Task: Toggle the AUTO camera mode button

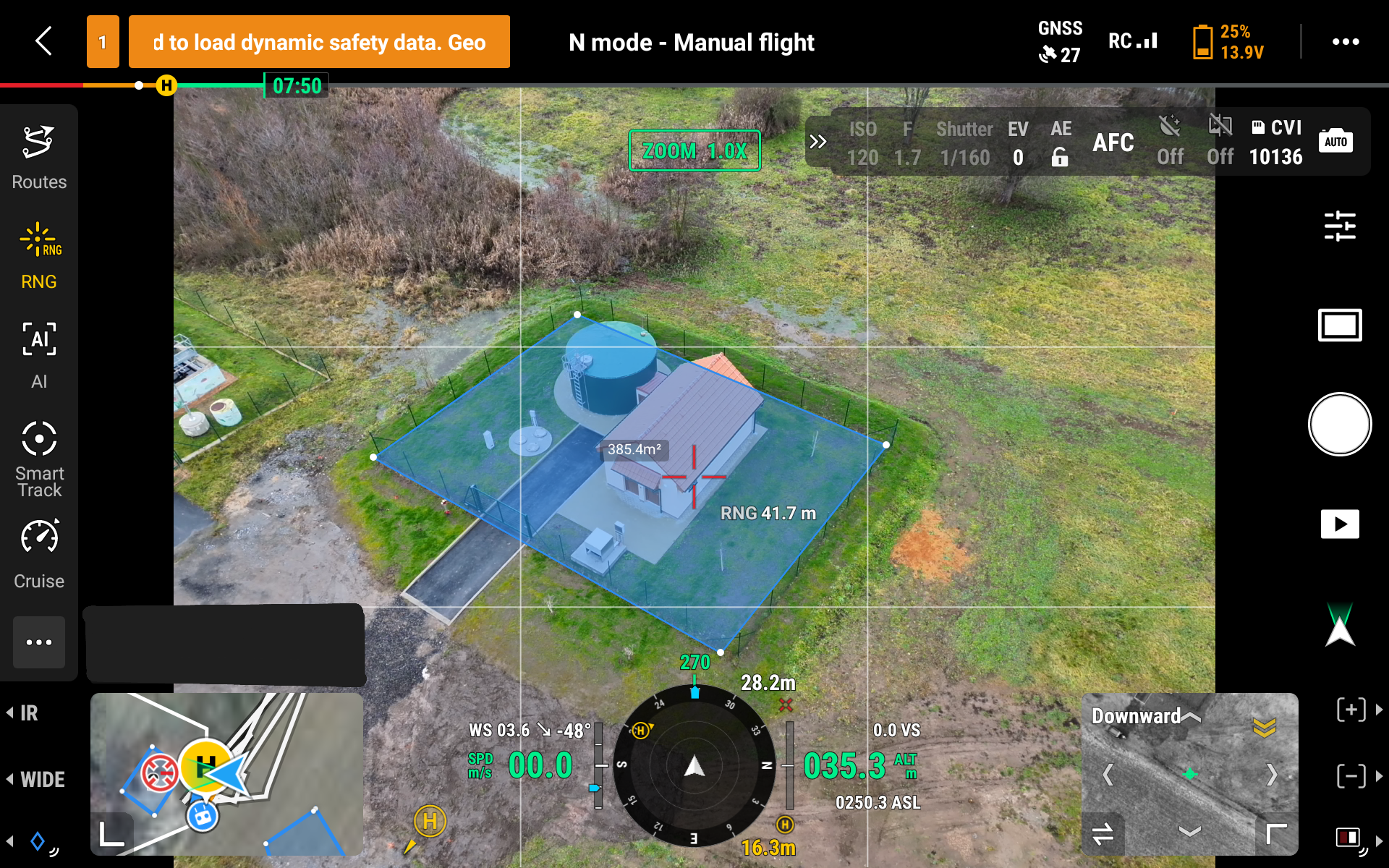Action: (1335, 141)
